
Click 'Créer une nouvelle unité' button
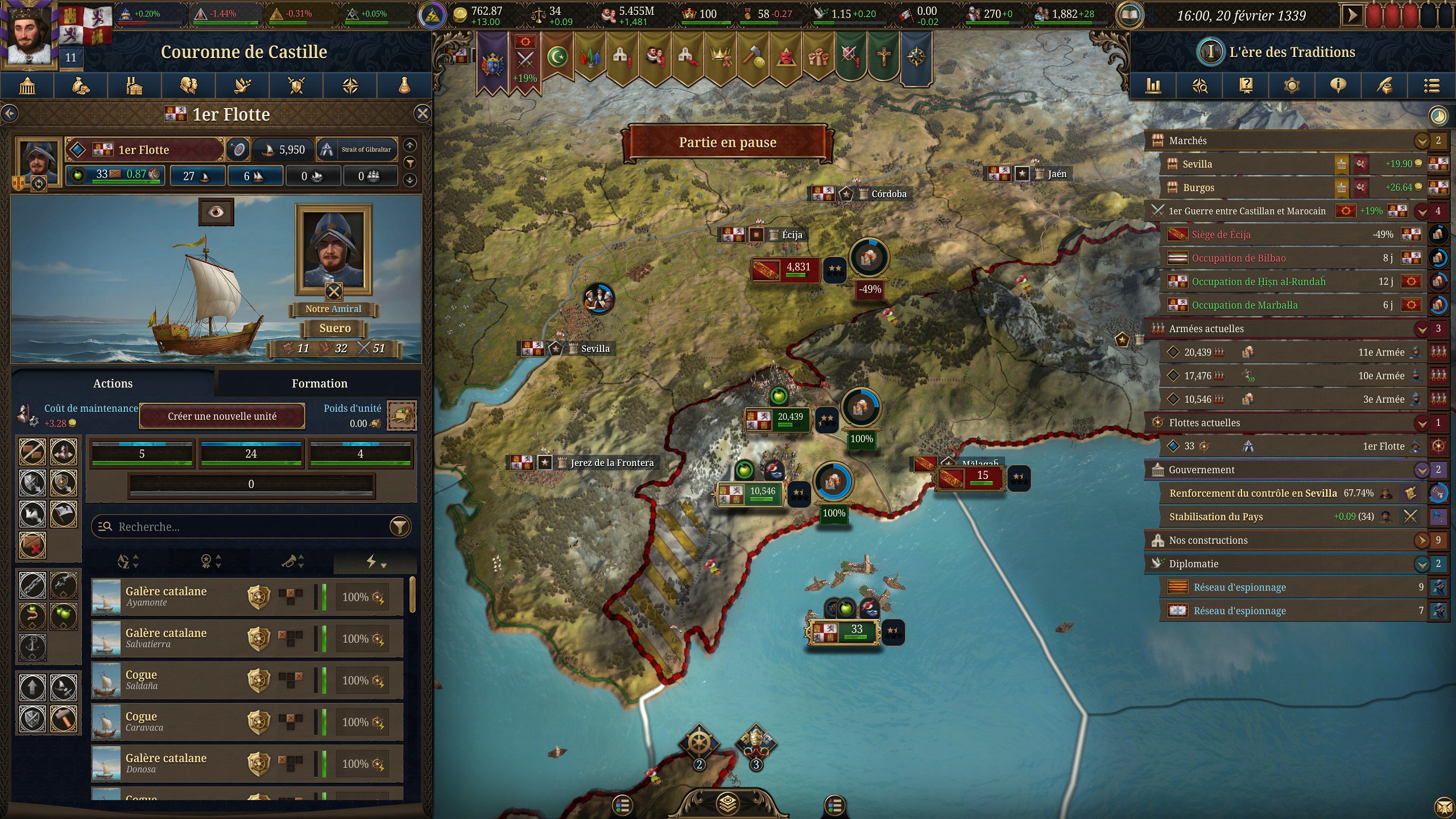click(x=222, y=416)
